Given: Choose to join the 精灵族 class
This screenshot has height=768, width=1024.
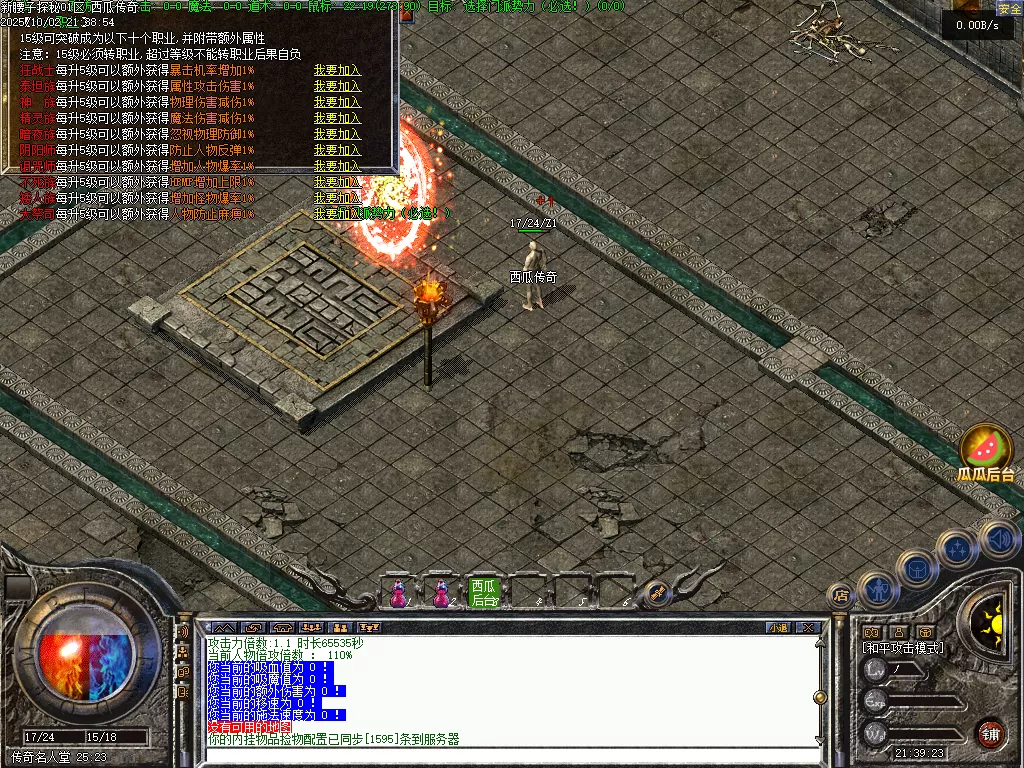Looking at the screenshot, I should pyautogui.click(x=337, y=118).
